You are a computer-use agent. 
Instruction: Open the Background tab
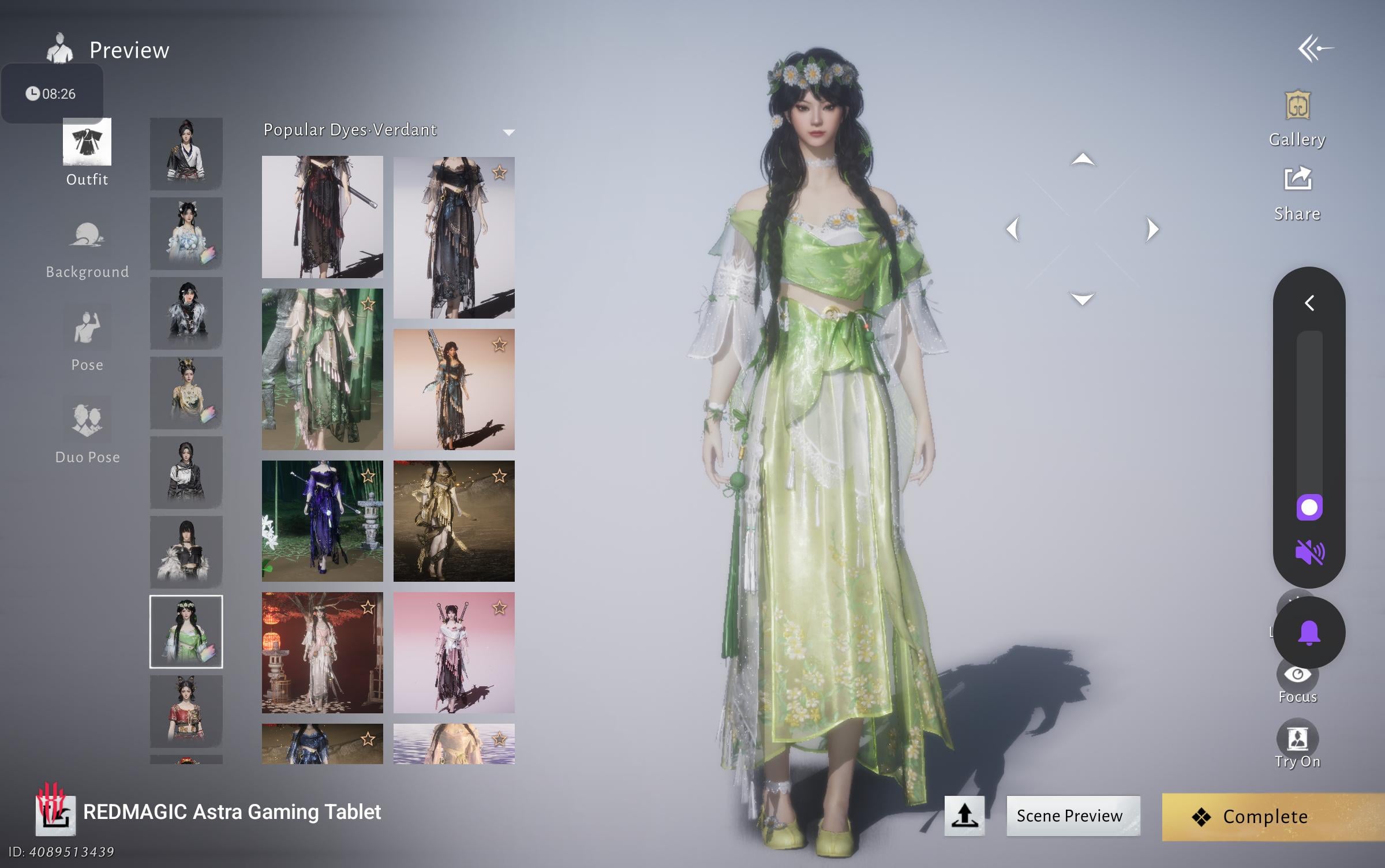point(87,249)
